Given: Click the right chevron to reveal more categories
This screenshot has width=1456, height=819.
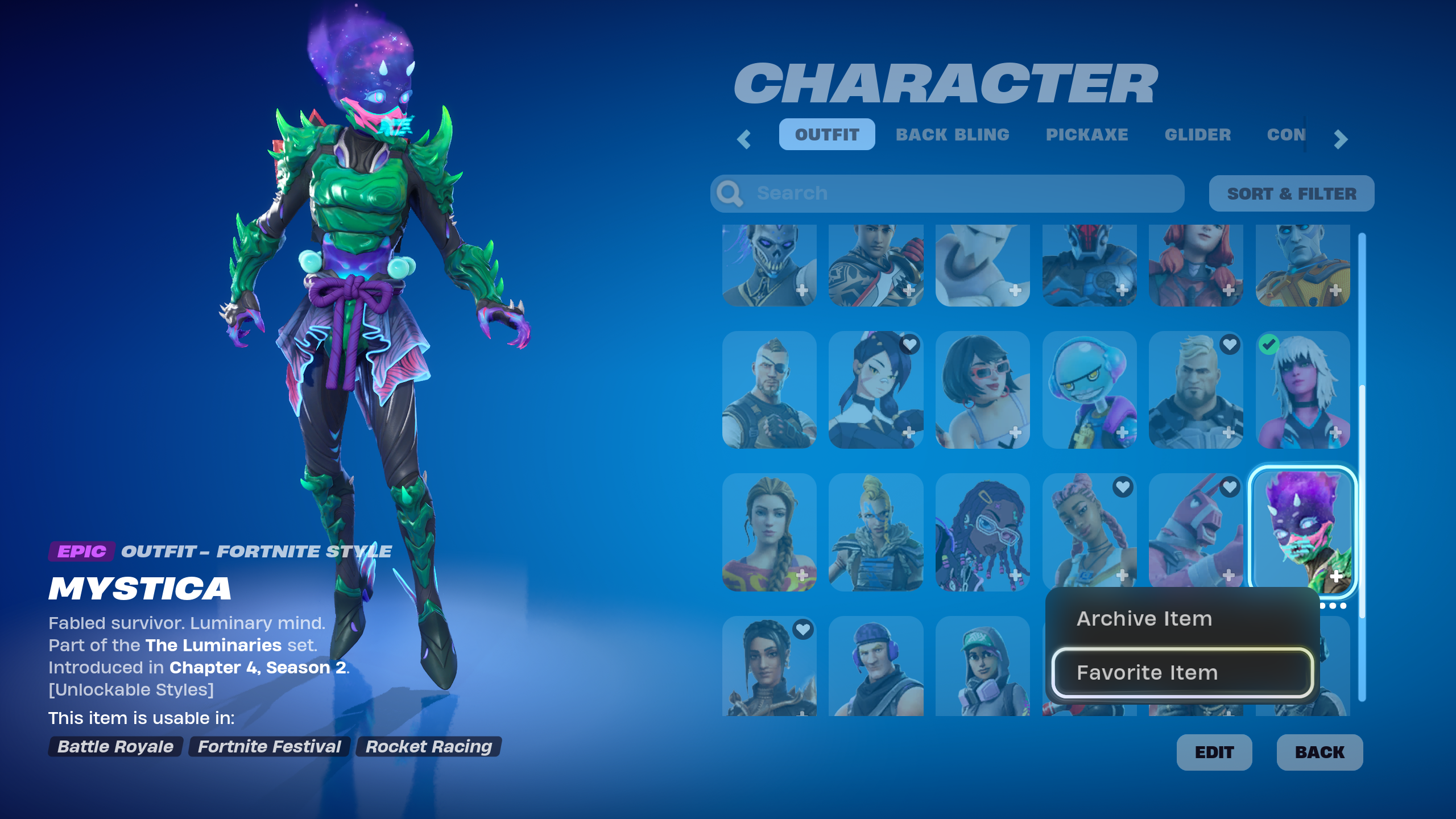Looking at the screenshot, I should coord(1339,140).
